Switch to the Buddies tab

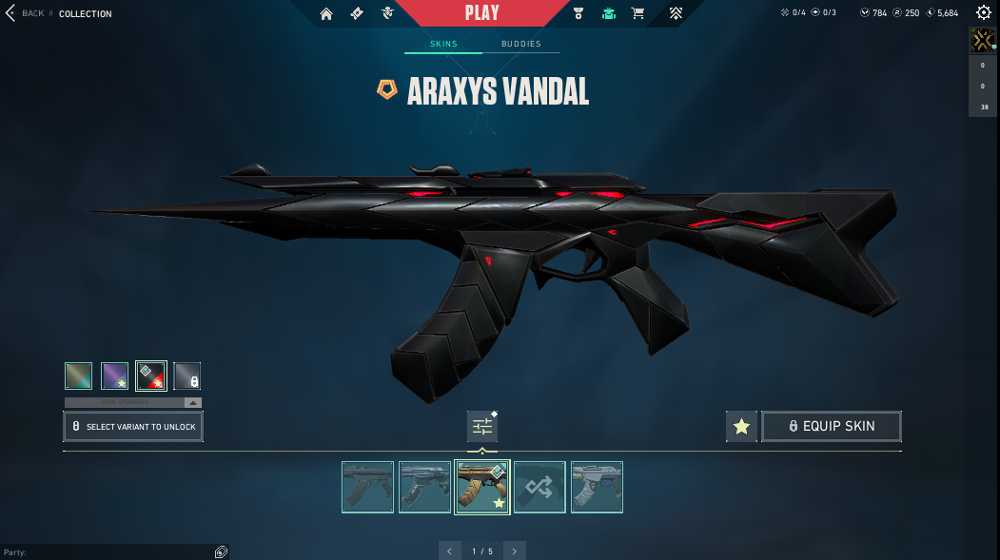(x=521, y=44)
